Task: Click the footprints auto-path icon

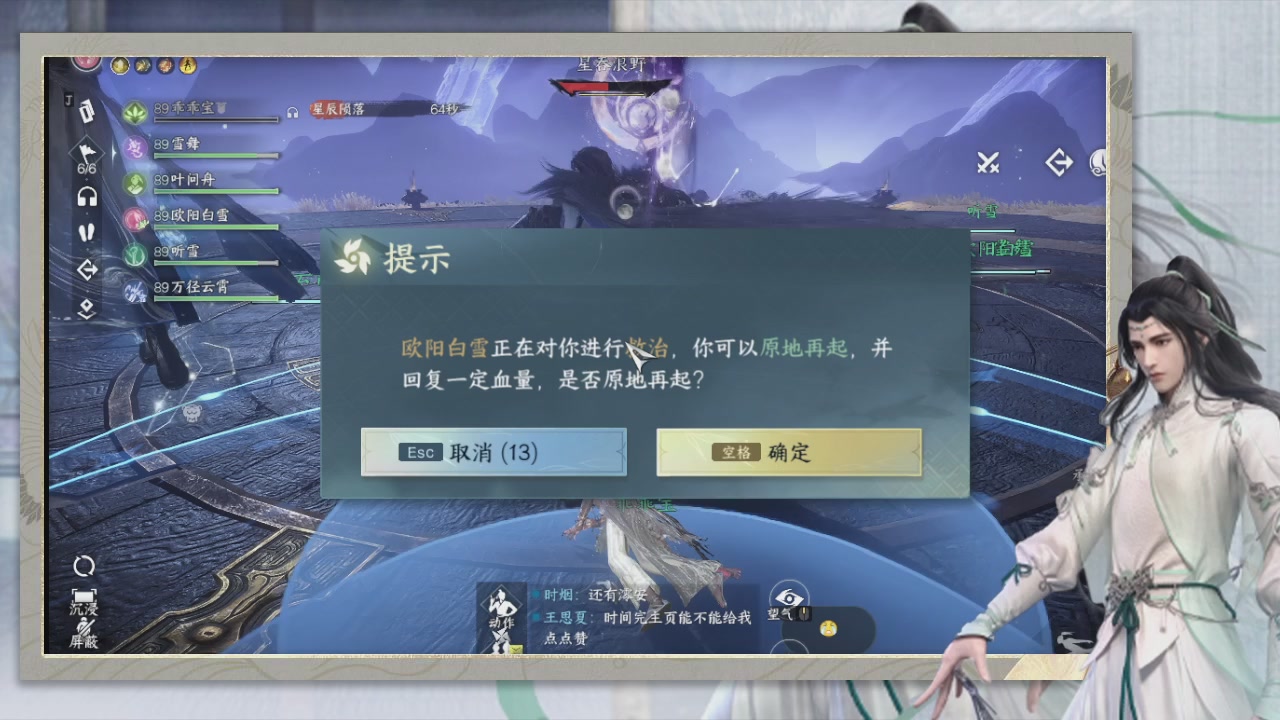Action: pyautogui.click(x=86, y=233)
